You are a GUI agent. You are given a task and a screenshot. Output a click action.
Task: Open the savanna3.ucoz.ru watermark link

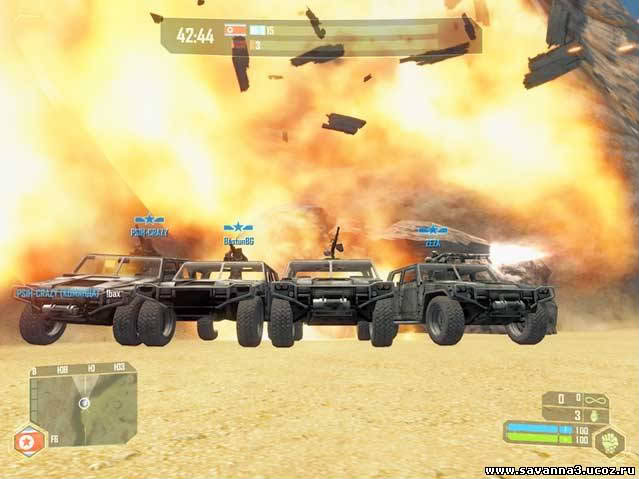[559, 469]
